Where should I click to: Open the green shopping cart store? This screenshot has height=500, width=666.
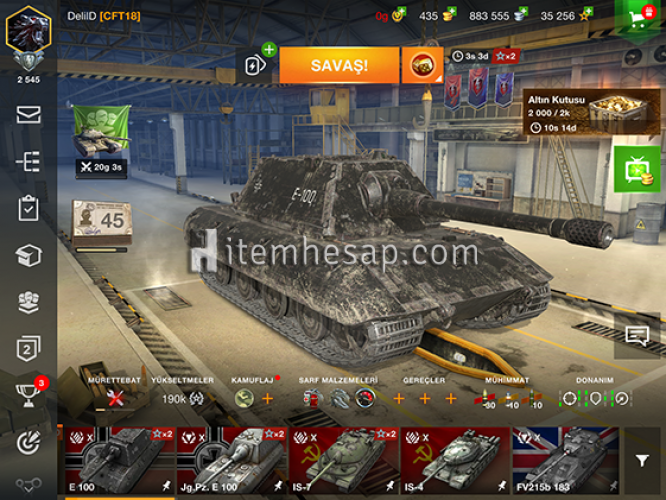click(x=641, y=16)
